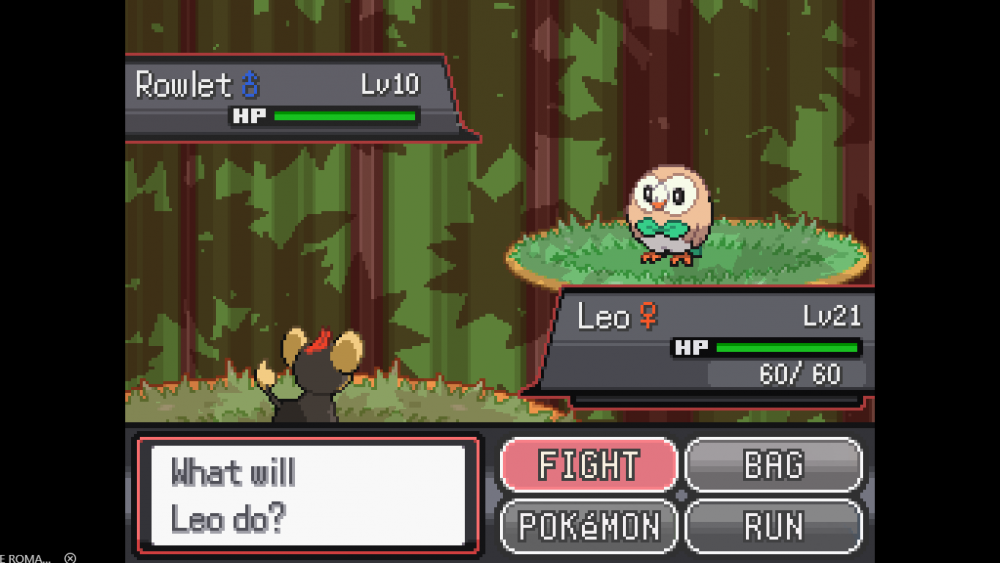Viewport: 1000px width, 563px height.
Task: Pick RUN to flee the battle
Action: [x=773, y=526]
